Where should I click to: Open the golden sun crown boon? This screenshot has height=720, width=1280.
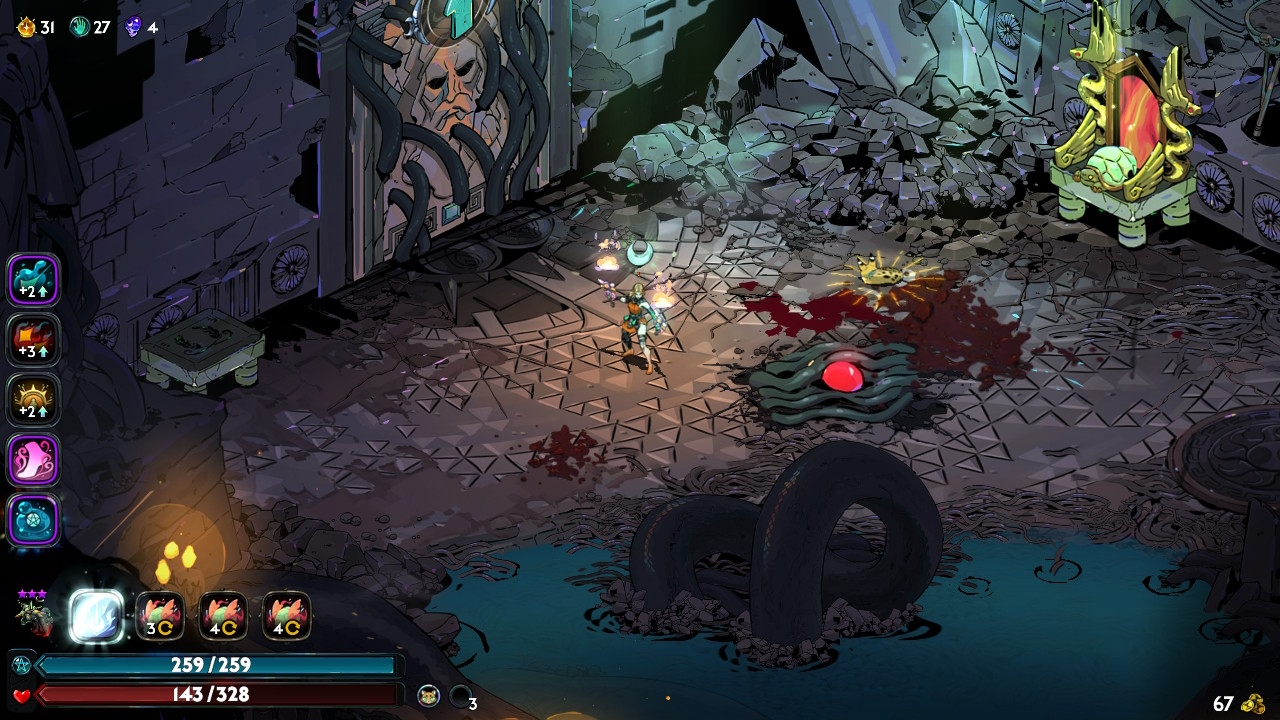pos(34,400)
